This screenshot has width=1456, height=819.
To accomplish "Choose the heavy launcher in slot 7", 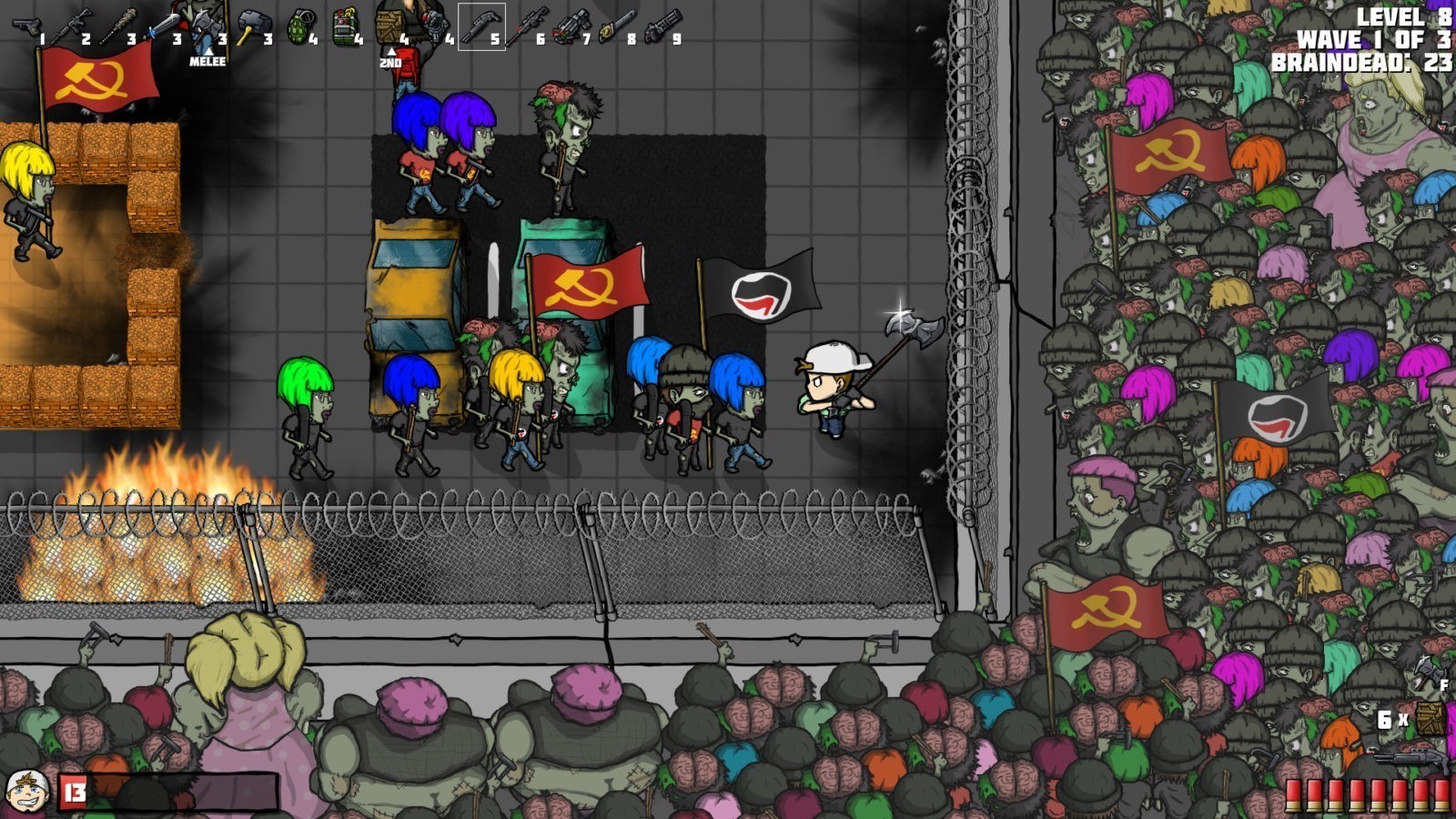I will [571, 27].
